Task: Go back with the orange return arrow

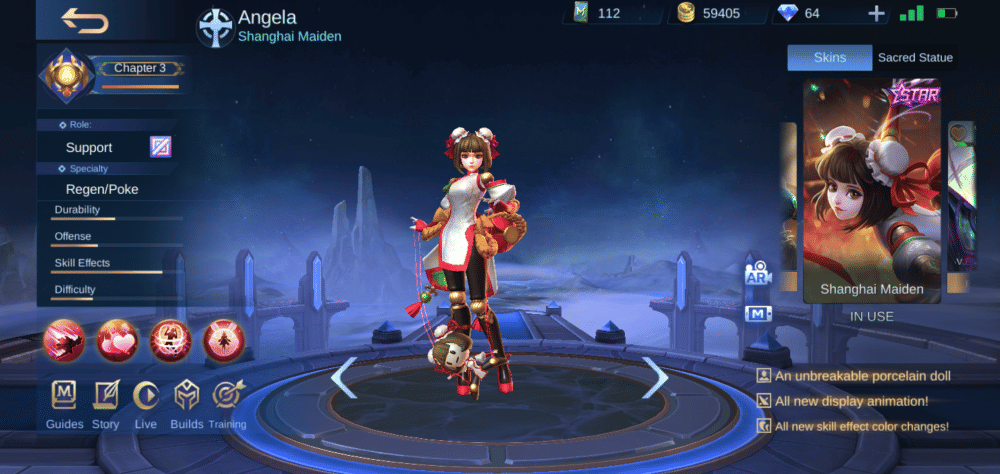Action: coord(84,21)
